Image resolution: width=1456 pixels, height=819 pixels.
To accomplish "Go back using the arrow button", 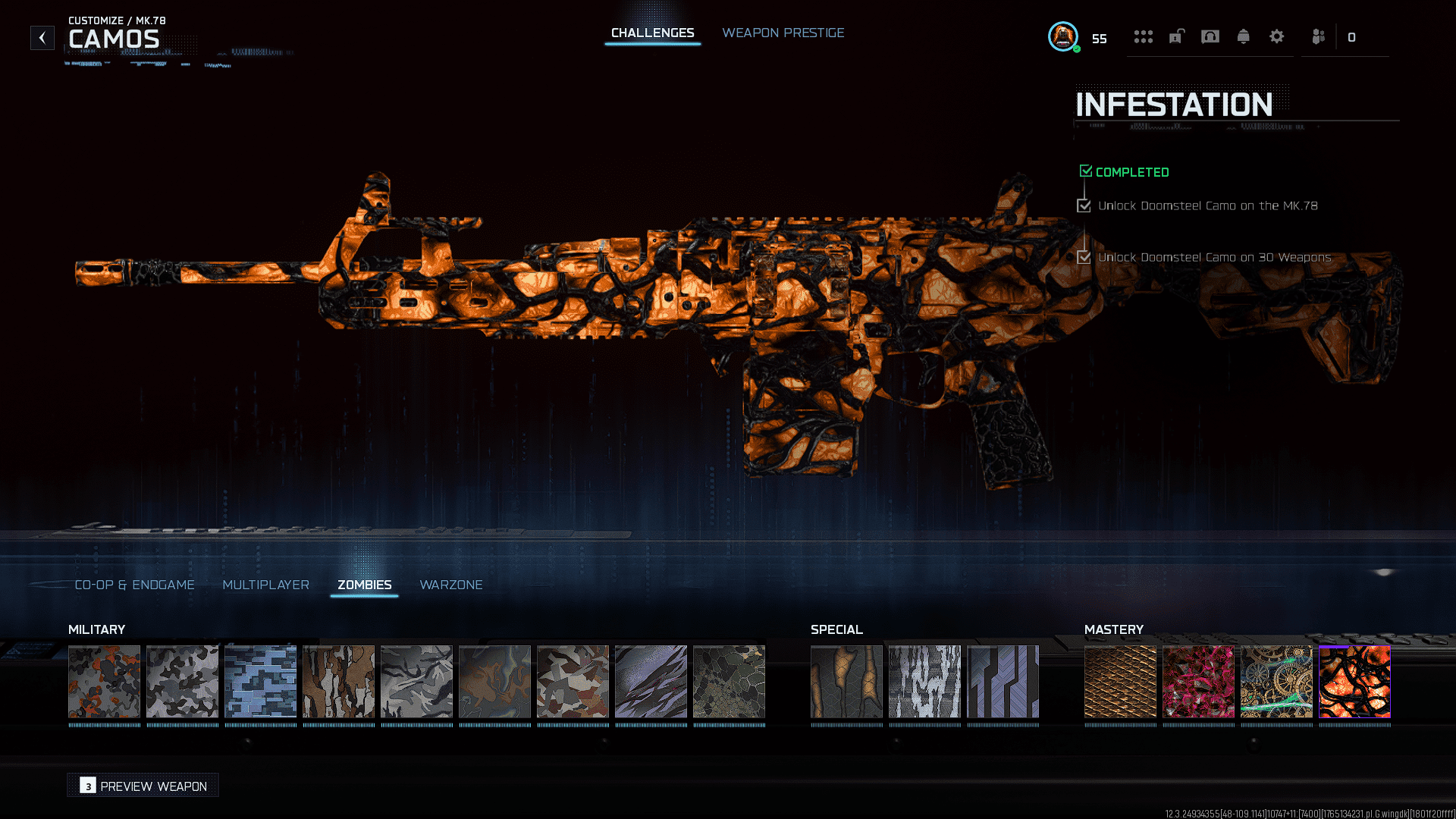I will [42, 37].
